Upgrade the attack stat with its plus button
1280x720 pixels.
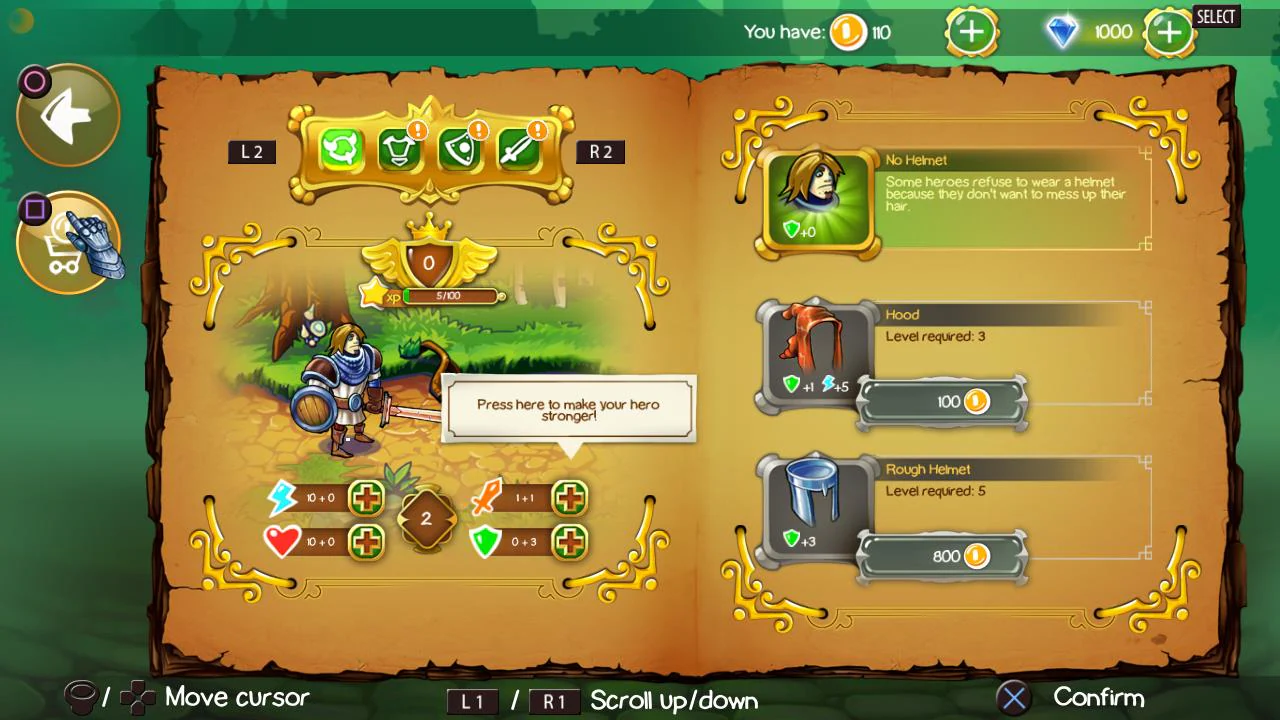click(569, 498)
